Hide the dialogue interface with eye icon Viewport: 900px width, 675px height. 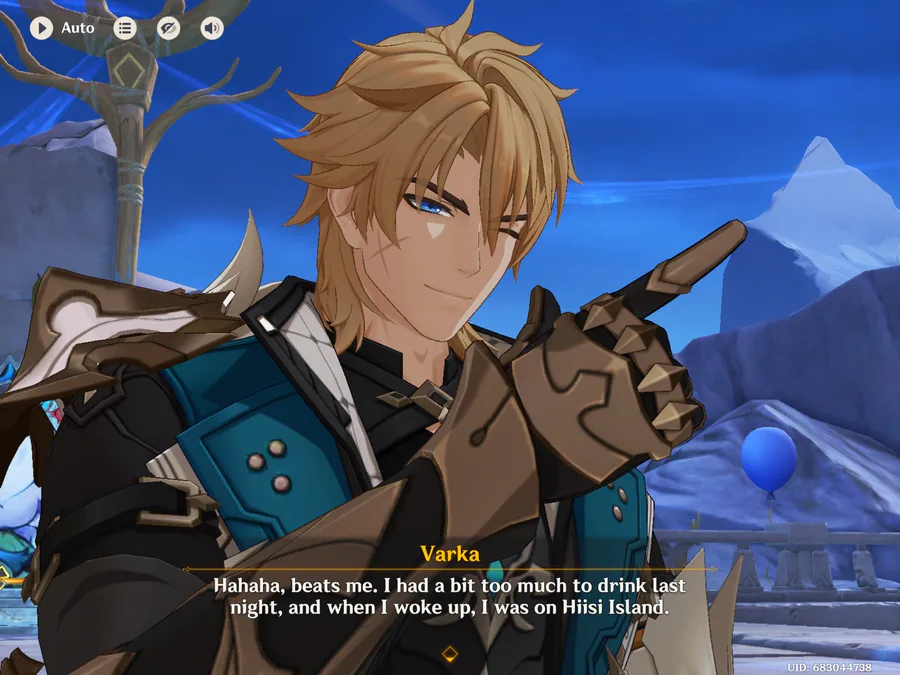(x=168, y=28)
